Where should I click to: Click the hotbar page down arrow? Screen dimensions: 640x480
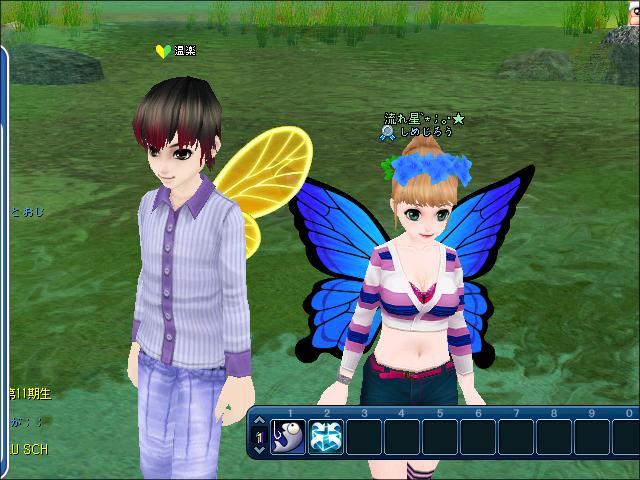coord(259,452)
